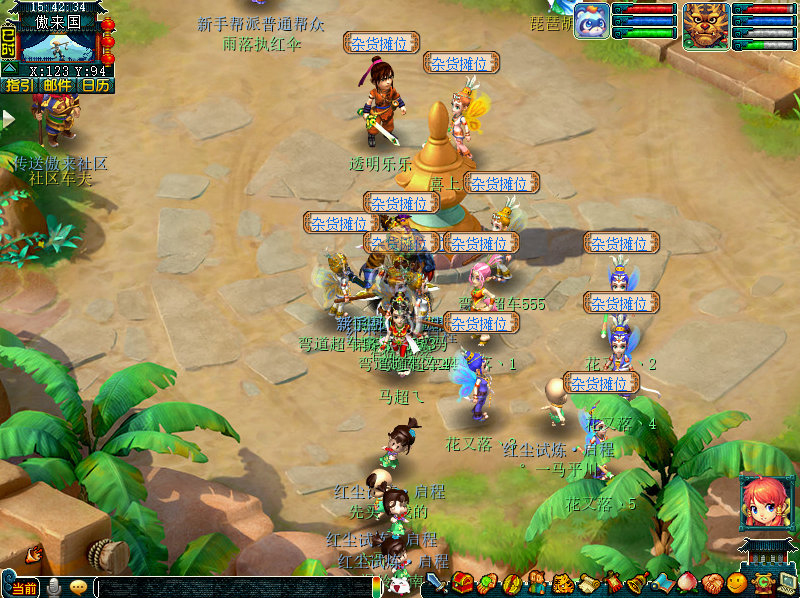Viewport: 800px width, 598px height.
Task: Toggle the microphone voice chat icon
Action: pos(53,587)
